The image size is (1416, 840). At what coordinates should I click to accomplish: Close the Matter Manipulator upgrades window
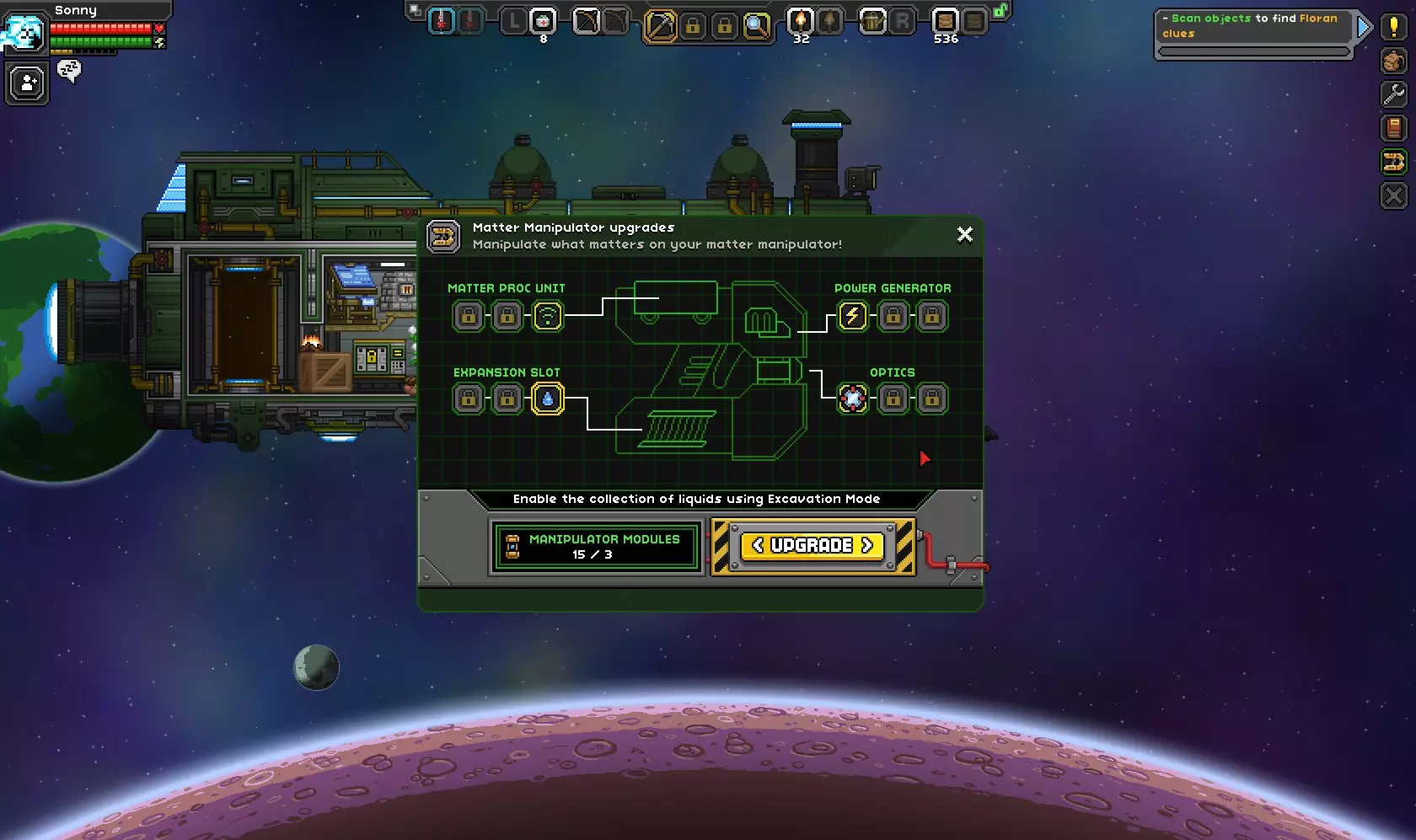coord(965,234)
